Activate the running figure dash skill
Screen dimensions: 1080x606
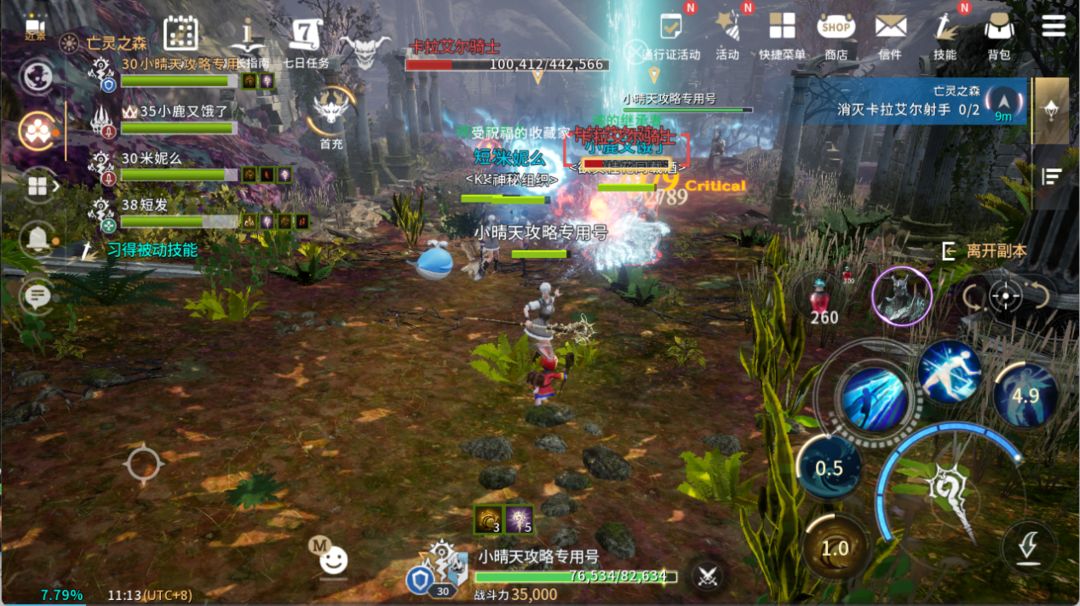(948, 372)
